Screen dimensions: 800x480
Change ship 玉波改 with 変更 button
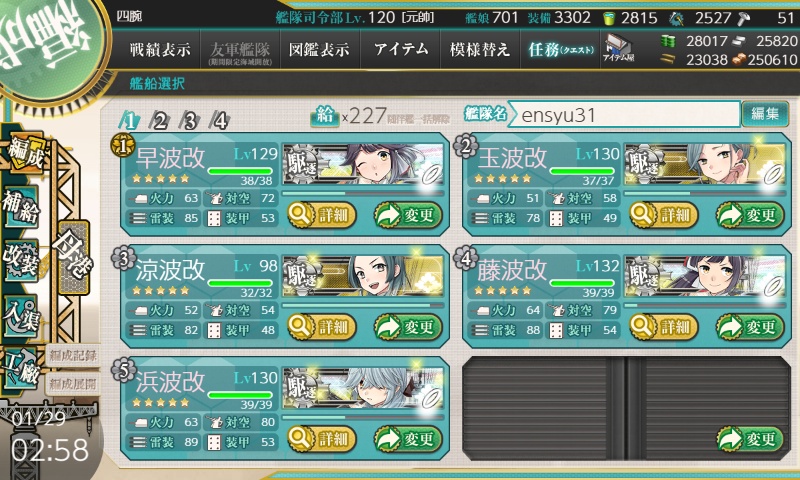pyautogui.click(x=749, y=214)
